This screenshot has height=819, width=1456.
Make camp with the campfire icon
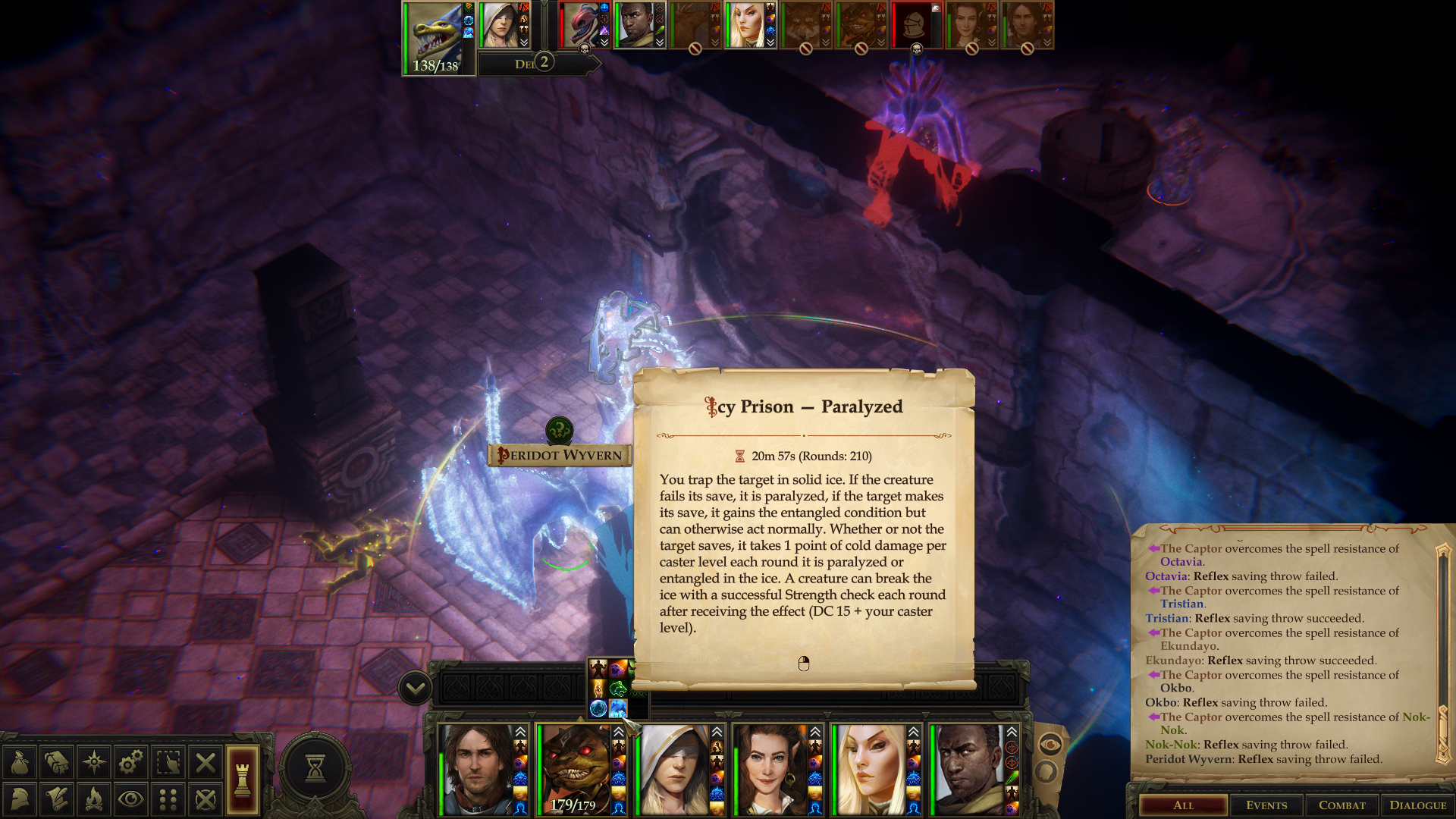94,799
